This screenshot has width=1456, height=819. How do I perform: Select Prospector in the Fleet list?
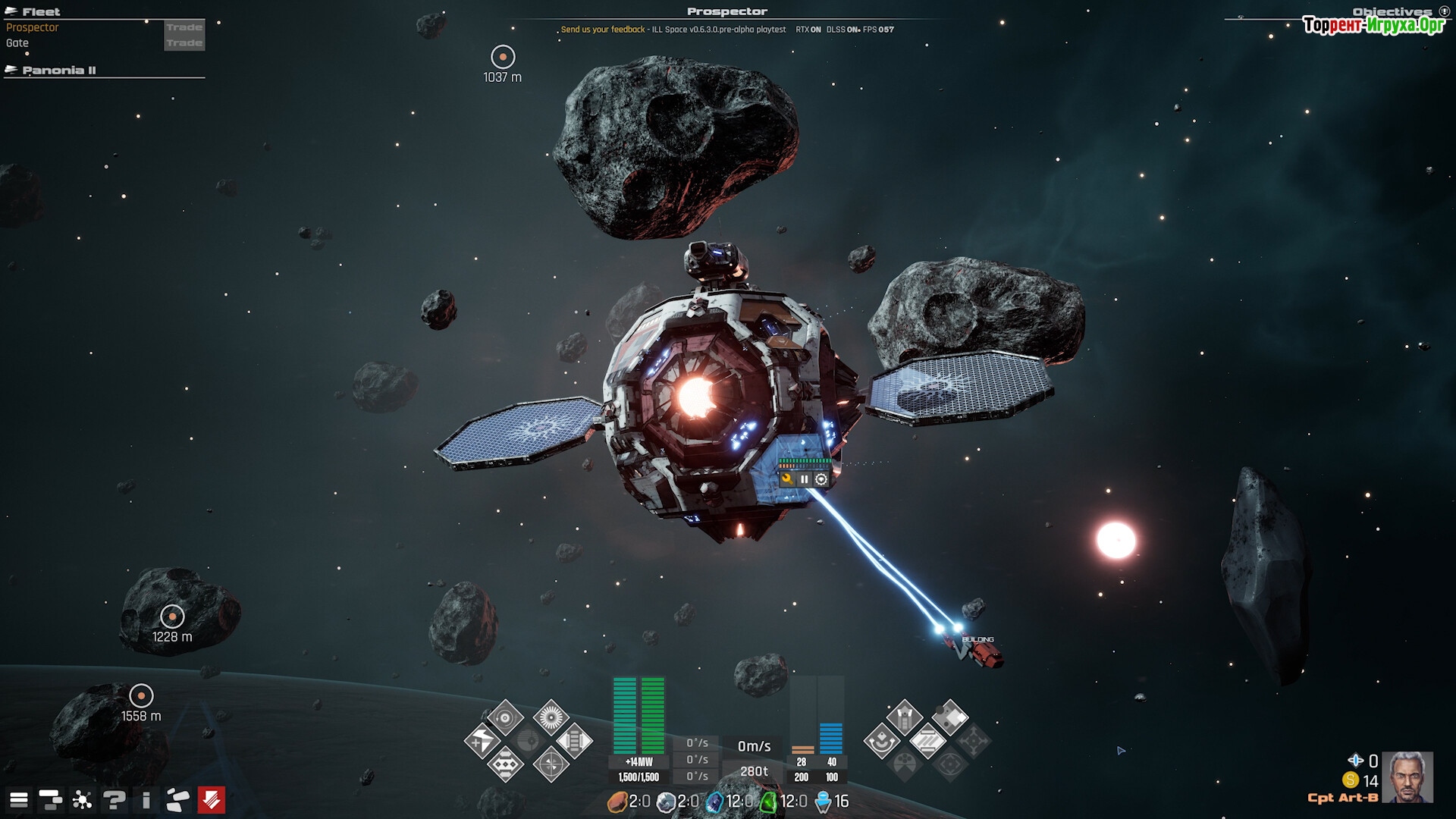(33, 27)
